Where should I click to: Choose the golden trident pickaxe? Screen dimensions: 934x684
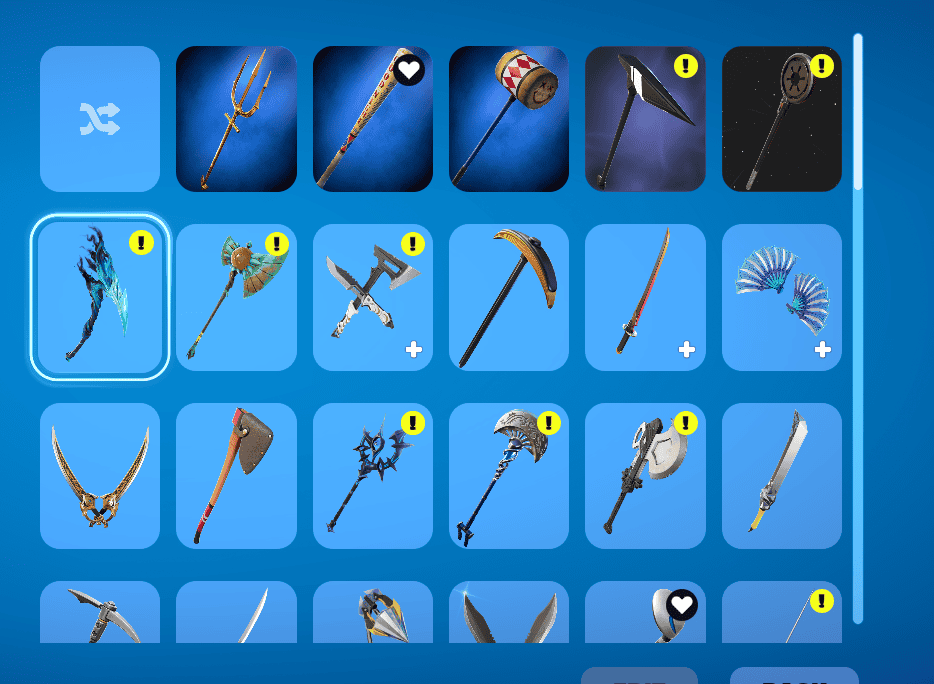coord(236,119)
